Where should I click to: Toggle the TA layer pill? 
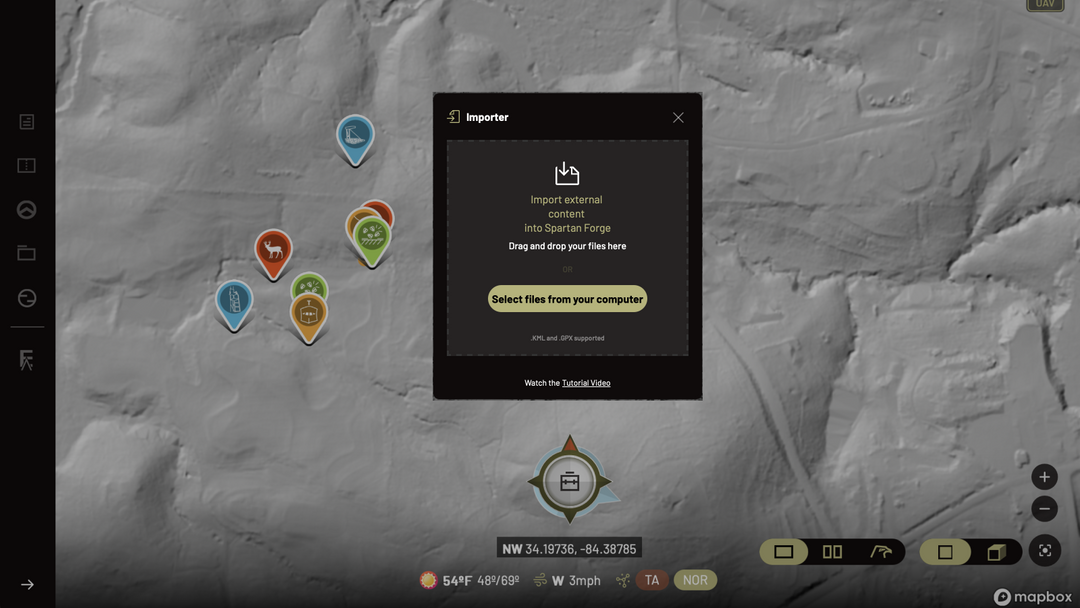tap(652, 580)
